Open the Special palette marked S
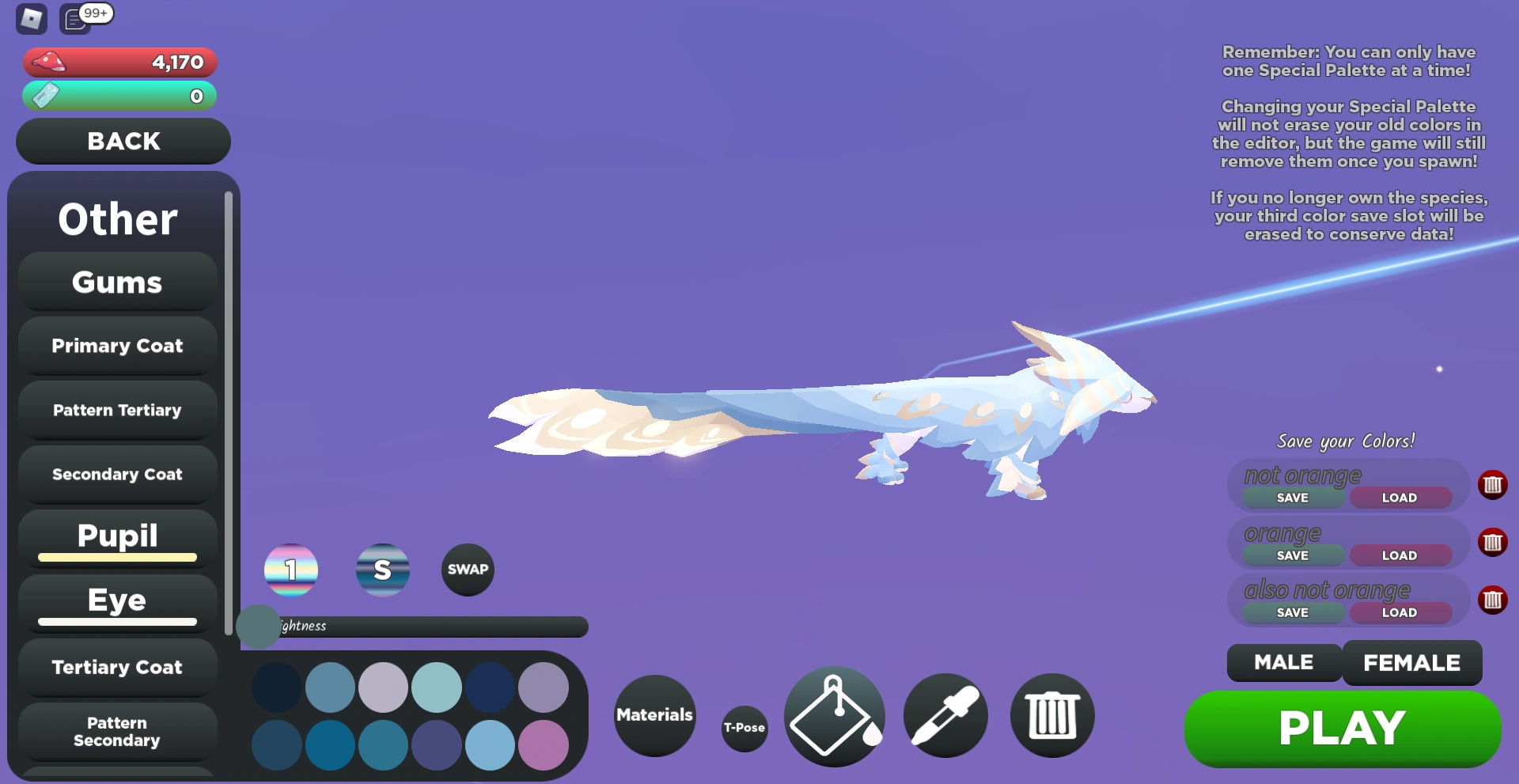 [x=383, y=570]
